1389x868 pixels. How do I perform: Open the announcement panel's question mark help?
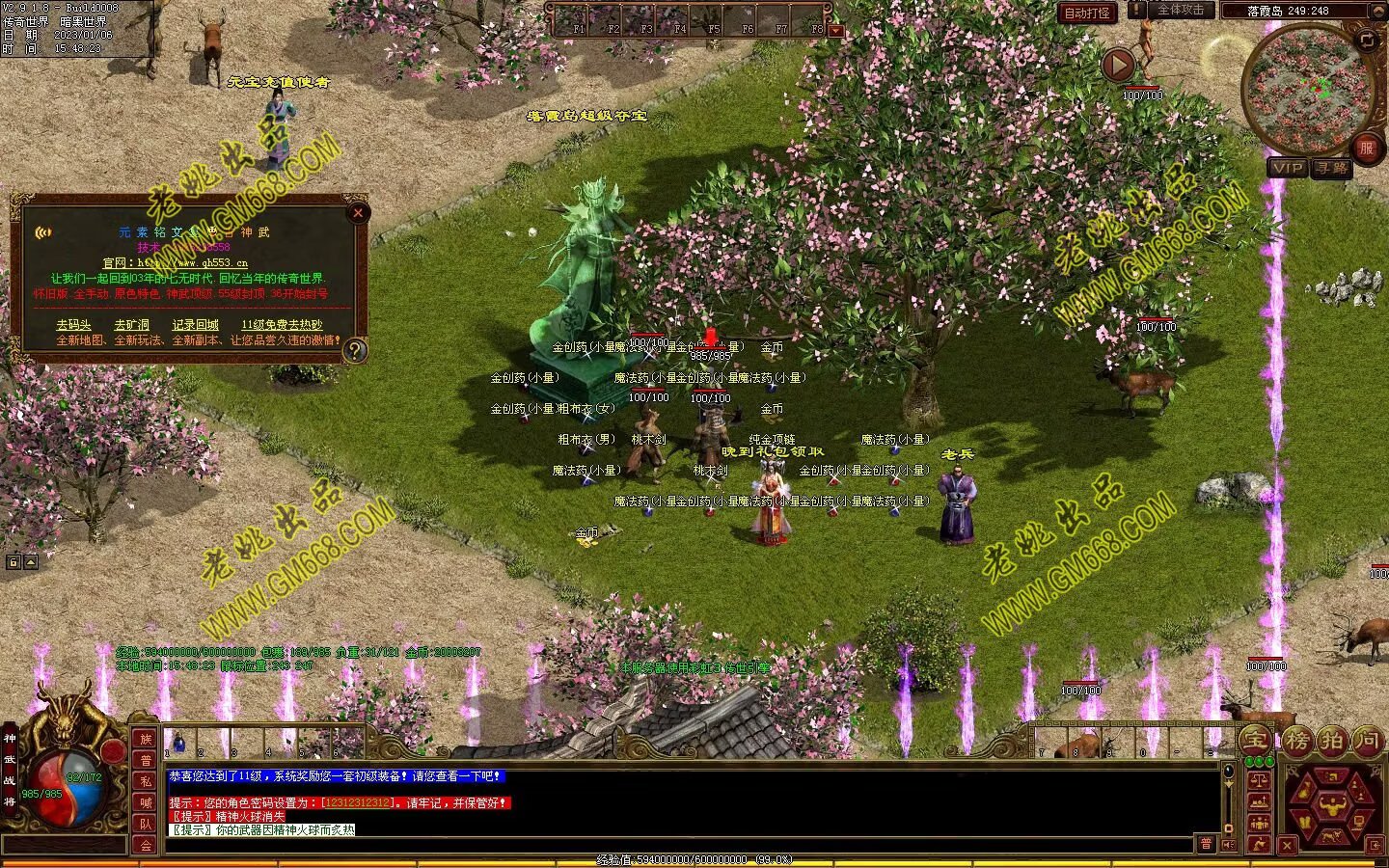click(355, 350)
